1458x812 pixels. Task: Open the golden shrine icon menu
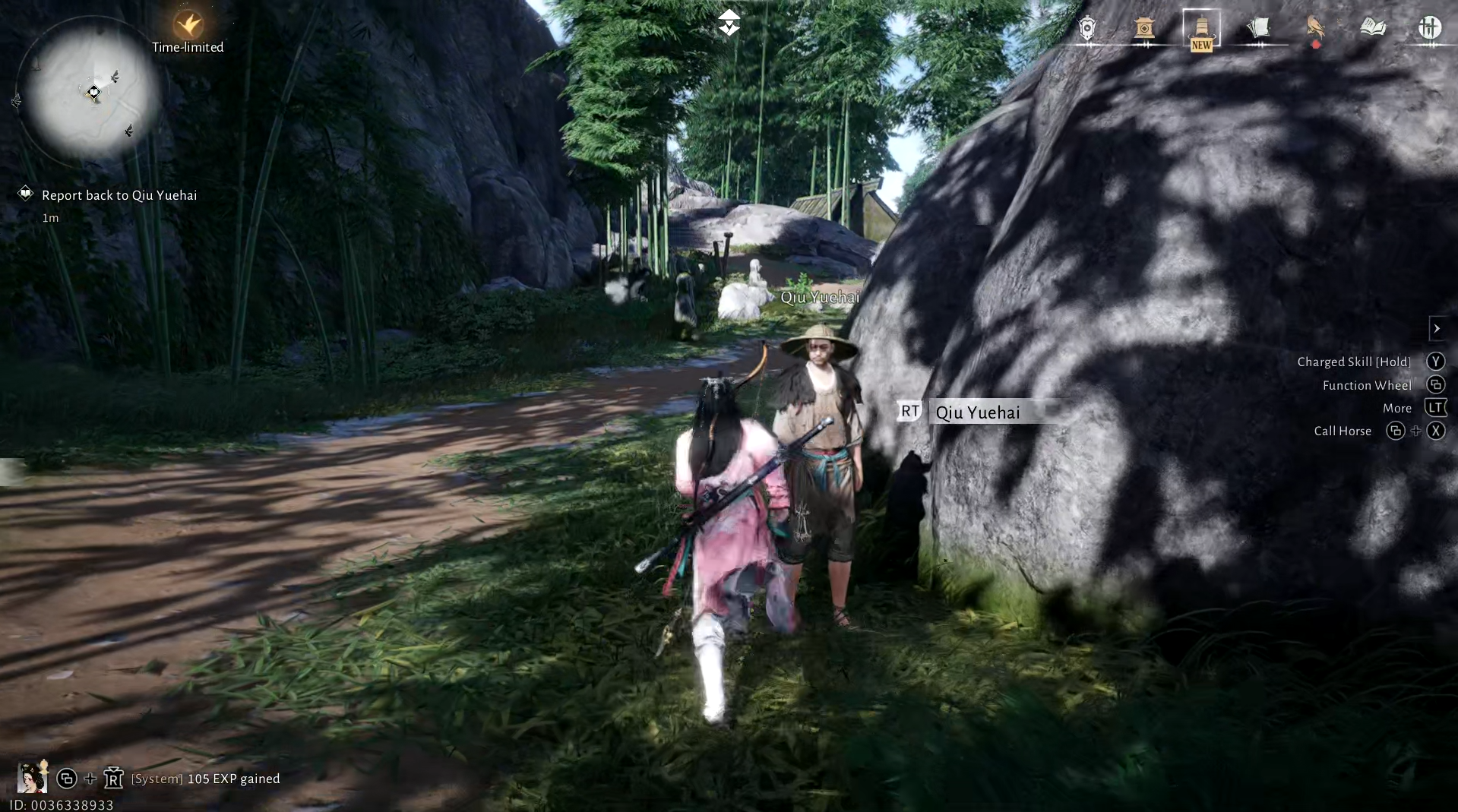pos(1144,29)
